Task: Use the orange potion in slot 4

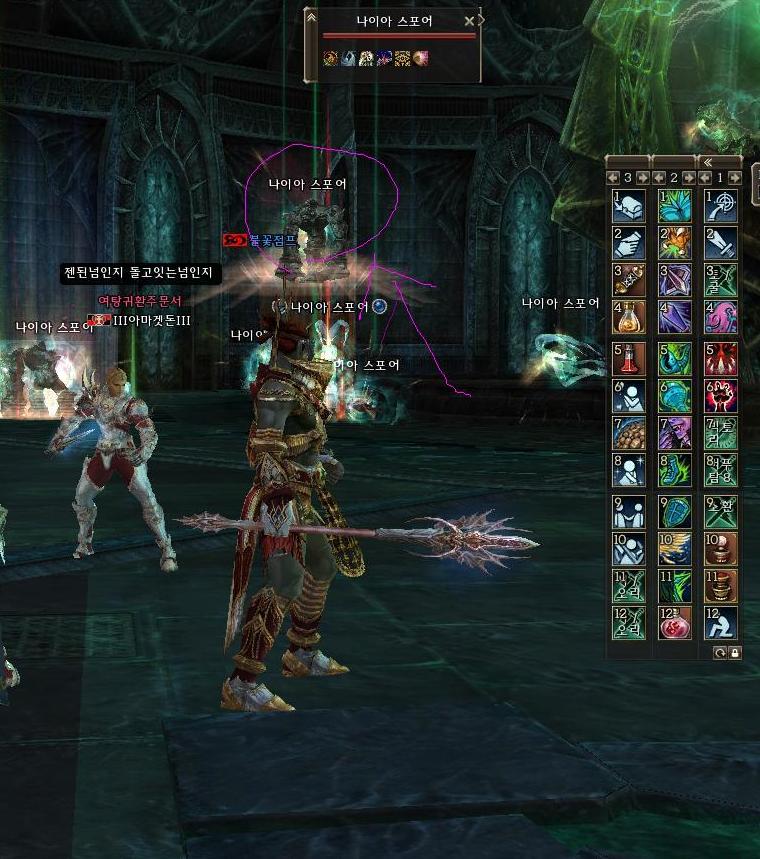Action: pyautogui.click(x=629, y=317)
